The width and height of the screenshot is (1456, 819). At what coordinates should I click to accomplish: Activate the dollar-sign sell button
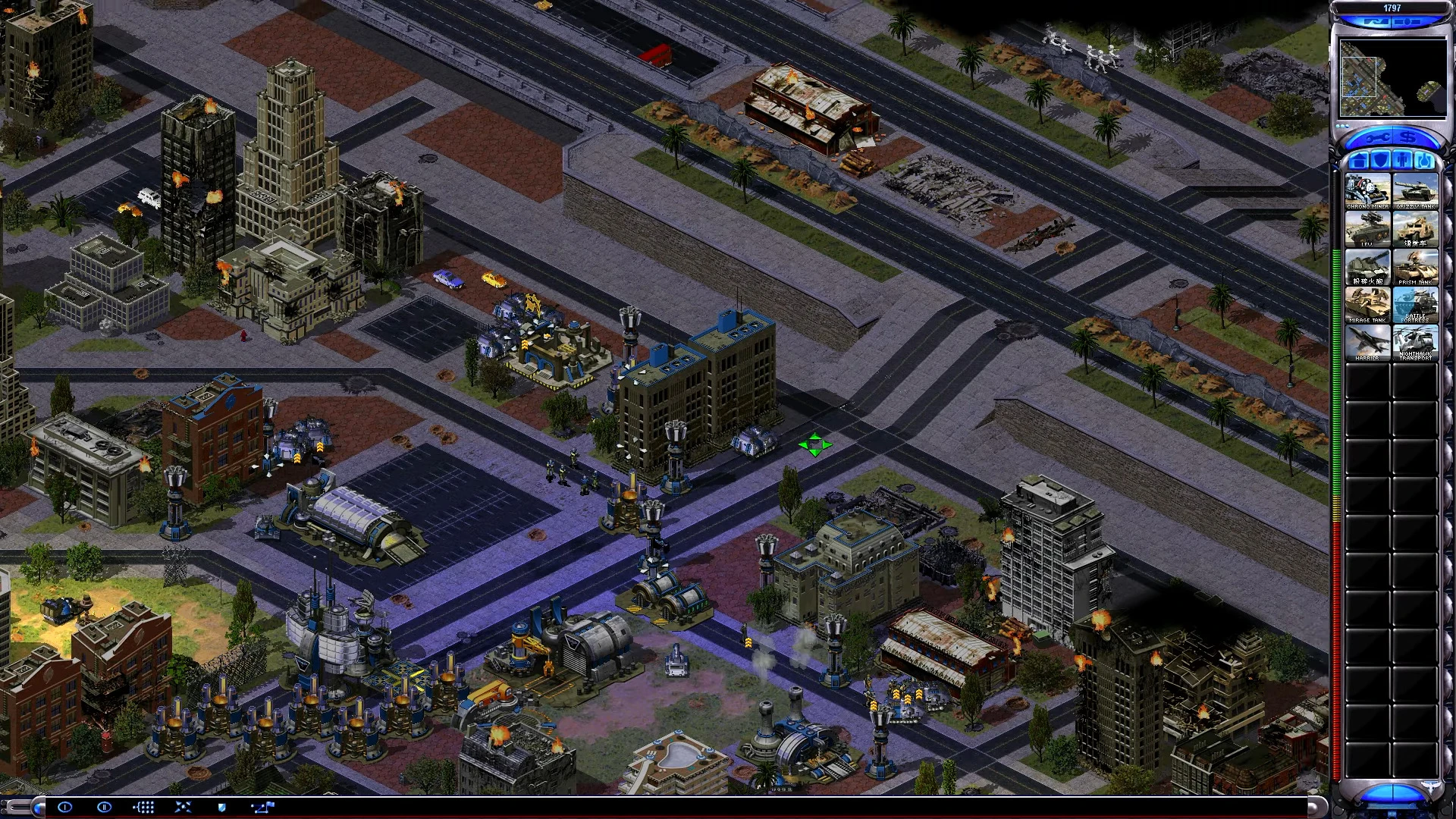[x=1410, y=138]
